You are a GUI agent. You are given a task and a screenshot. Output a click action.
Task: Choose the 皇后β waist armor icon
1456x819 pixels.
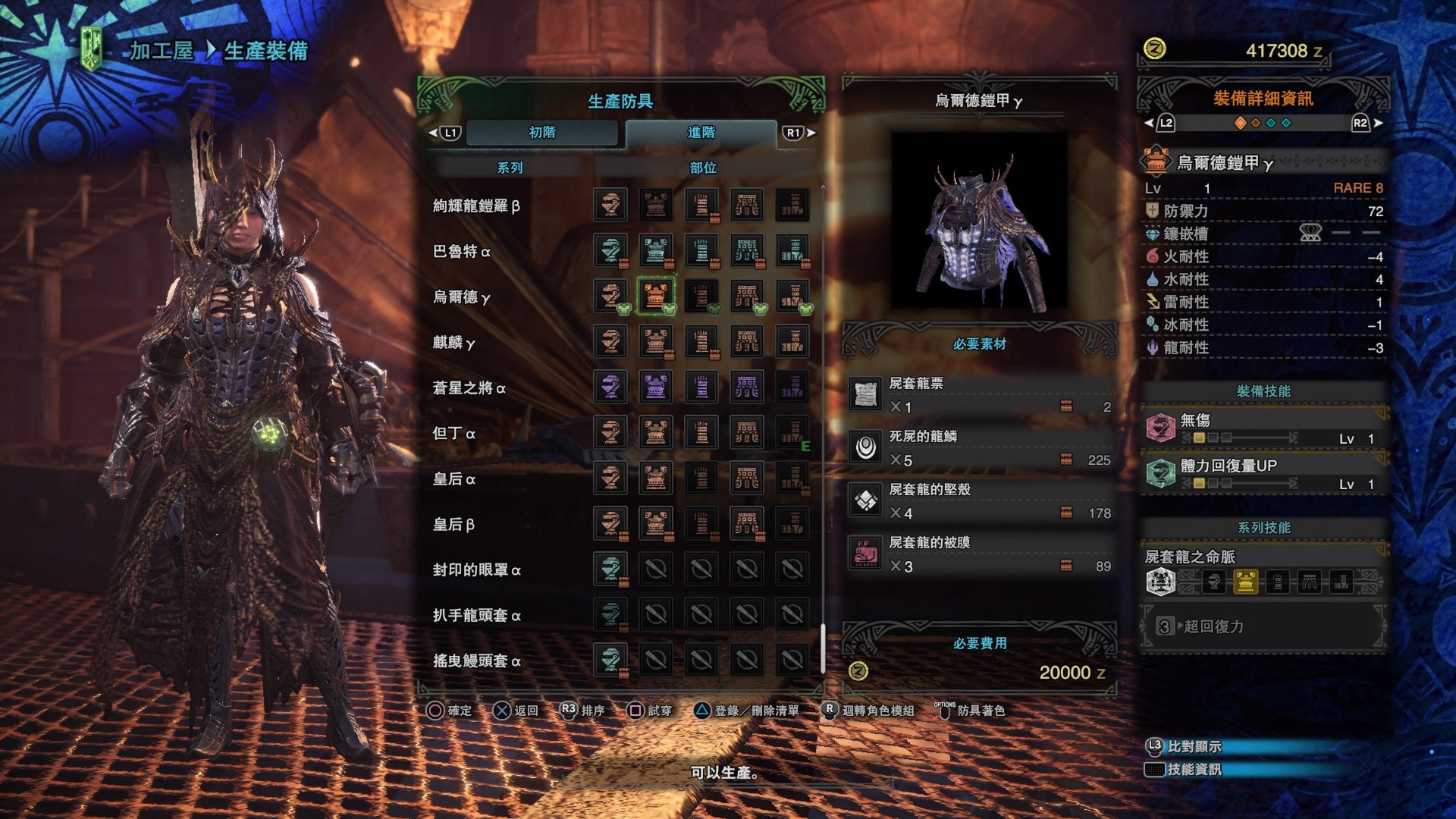(x=747, y=524)
